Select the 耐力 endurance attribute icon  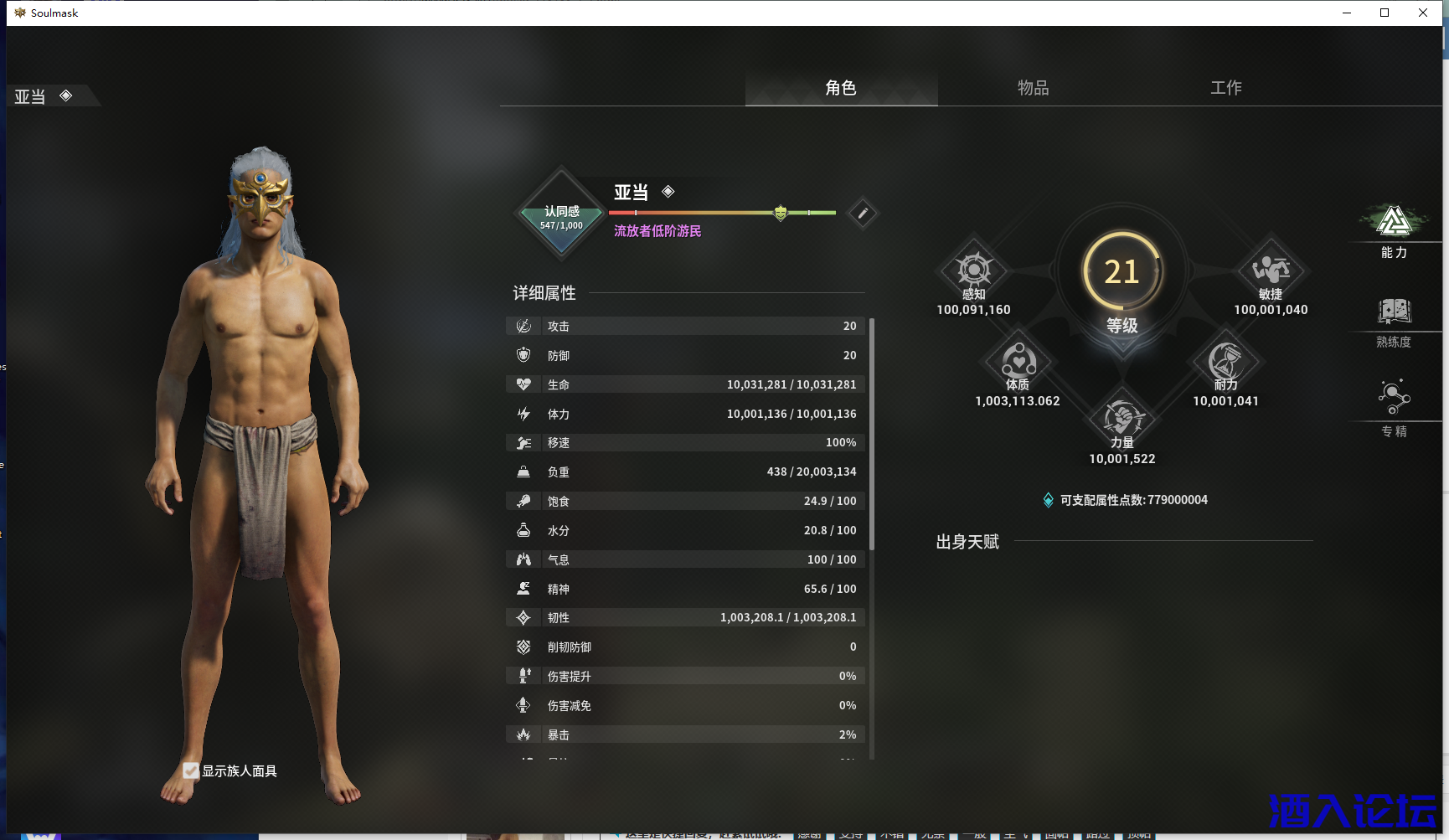click(x=1226, y=362)
